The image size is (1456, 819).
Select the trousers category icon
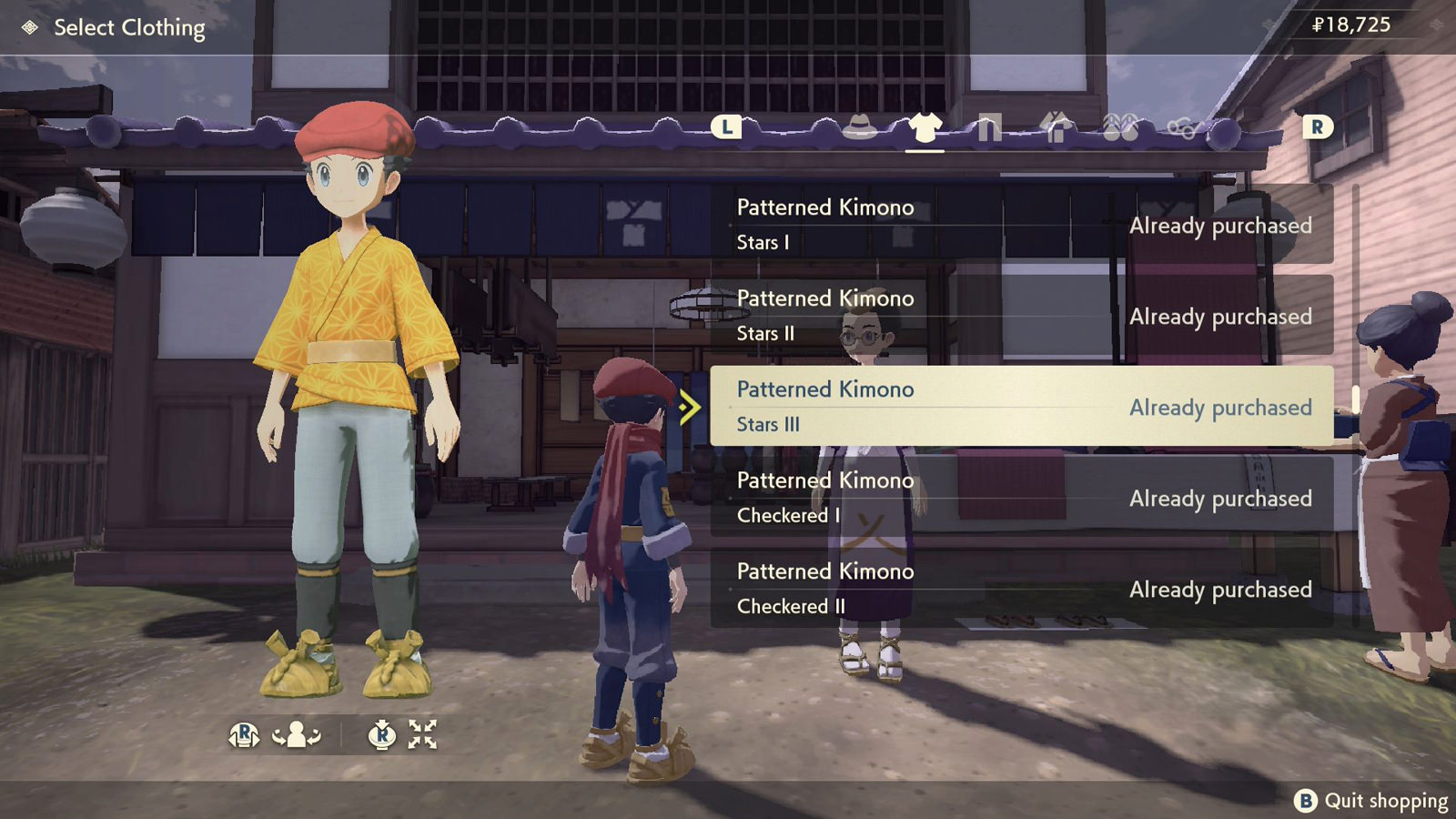tap(990, 129)
